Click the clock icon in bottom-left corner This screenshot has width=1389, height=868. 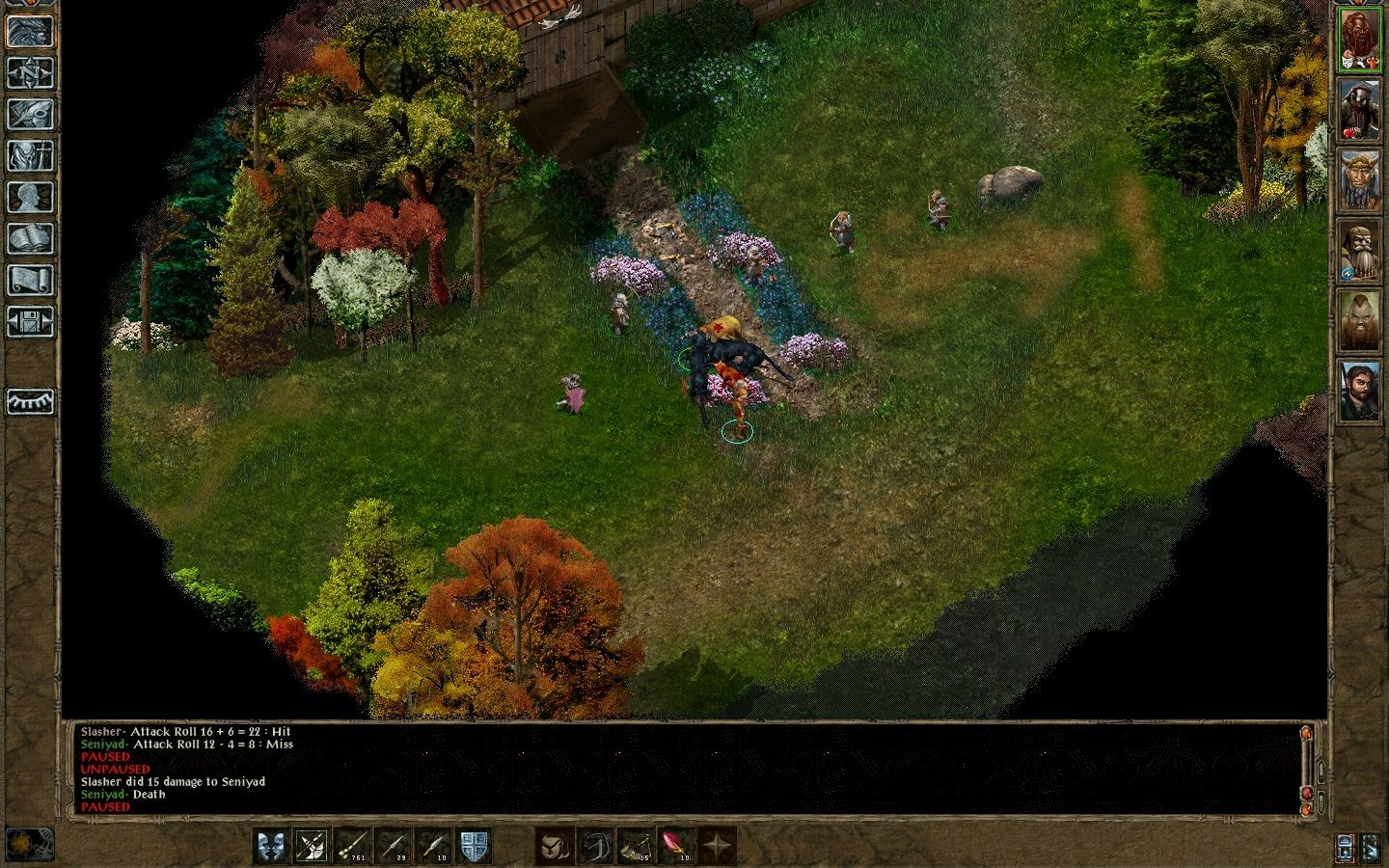[30, 845]
